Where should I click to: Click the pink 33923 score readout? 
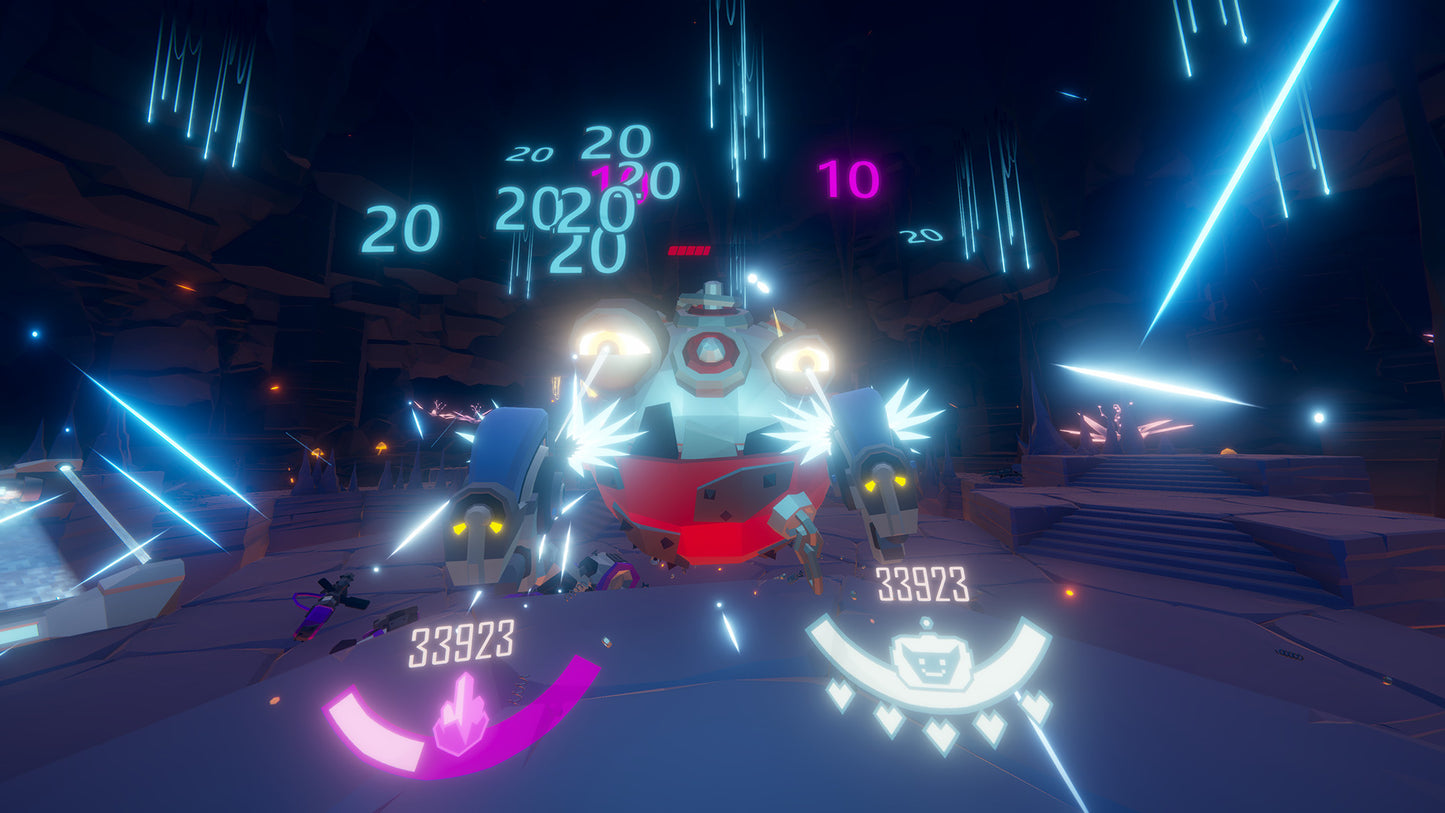pyautogui.click(x=462, y=645)
